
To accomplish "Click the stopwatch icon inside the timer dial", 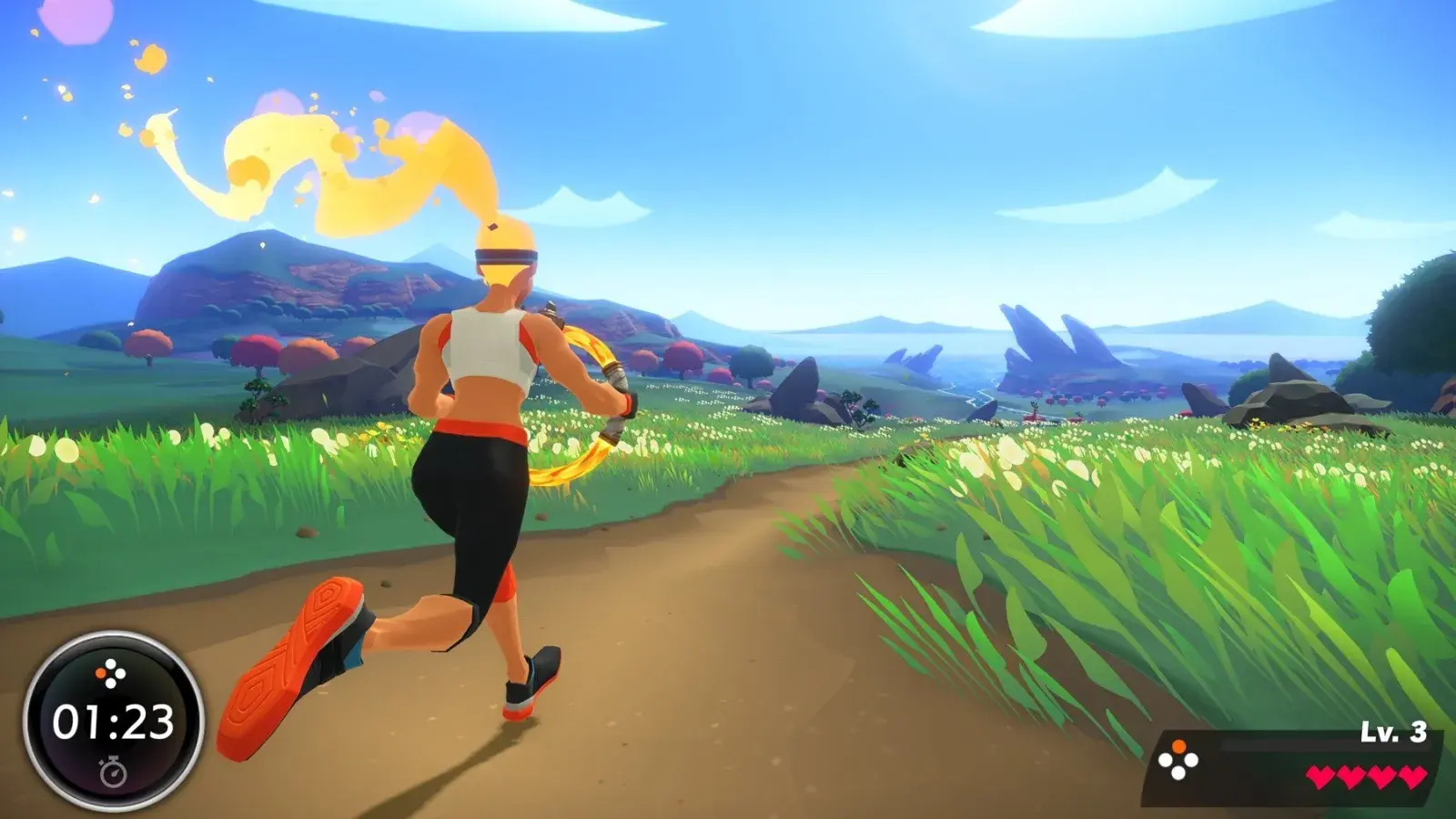I will click(114, 772).
